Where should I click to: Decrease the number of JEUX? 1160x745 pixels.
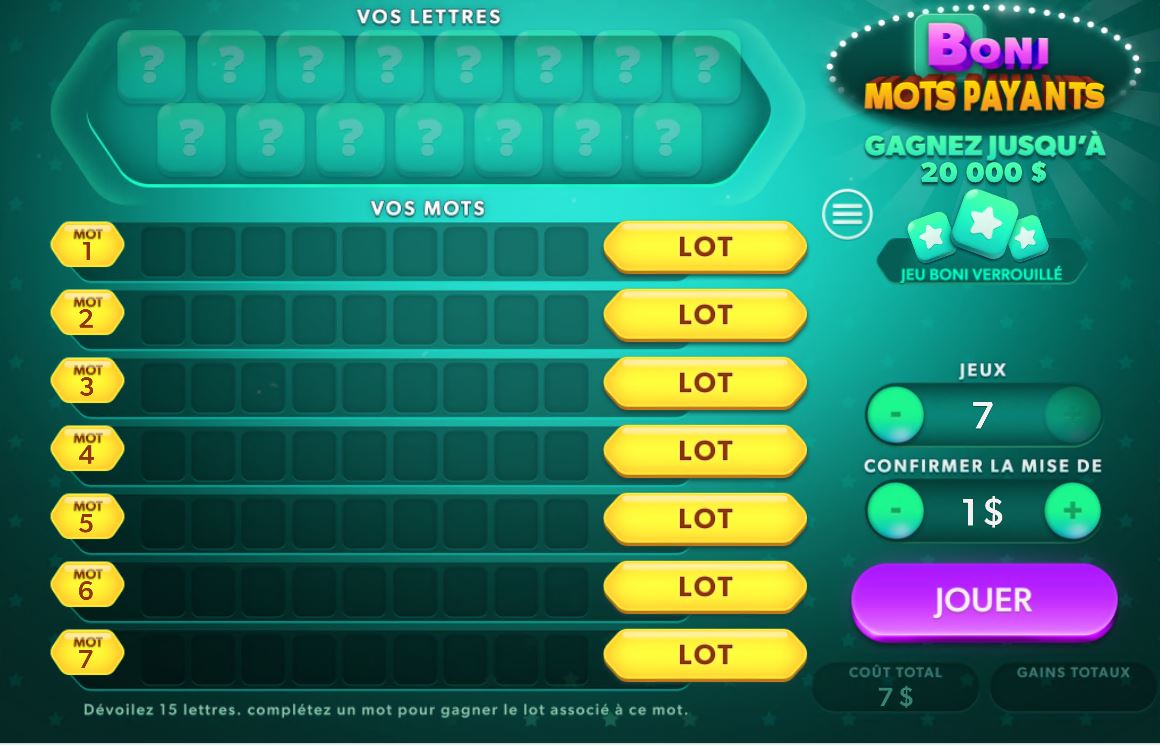pos(895,414)
